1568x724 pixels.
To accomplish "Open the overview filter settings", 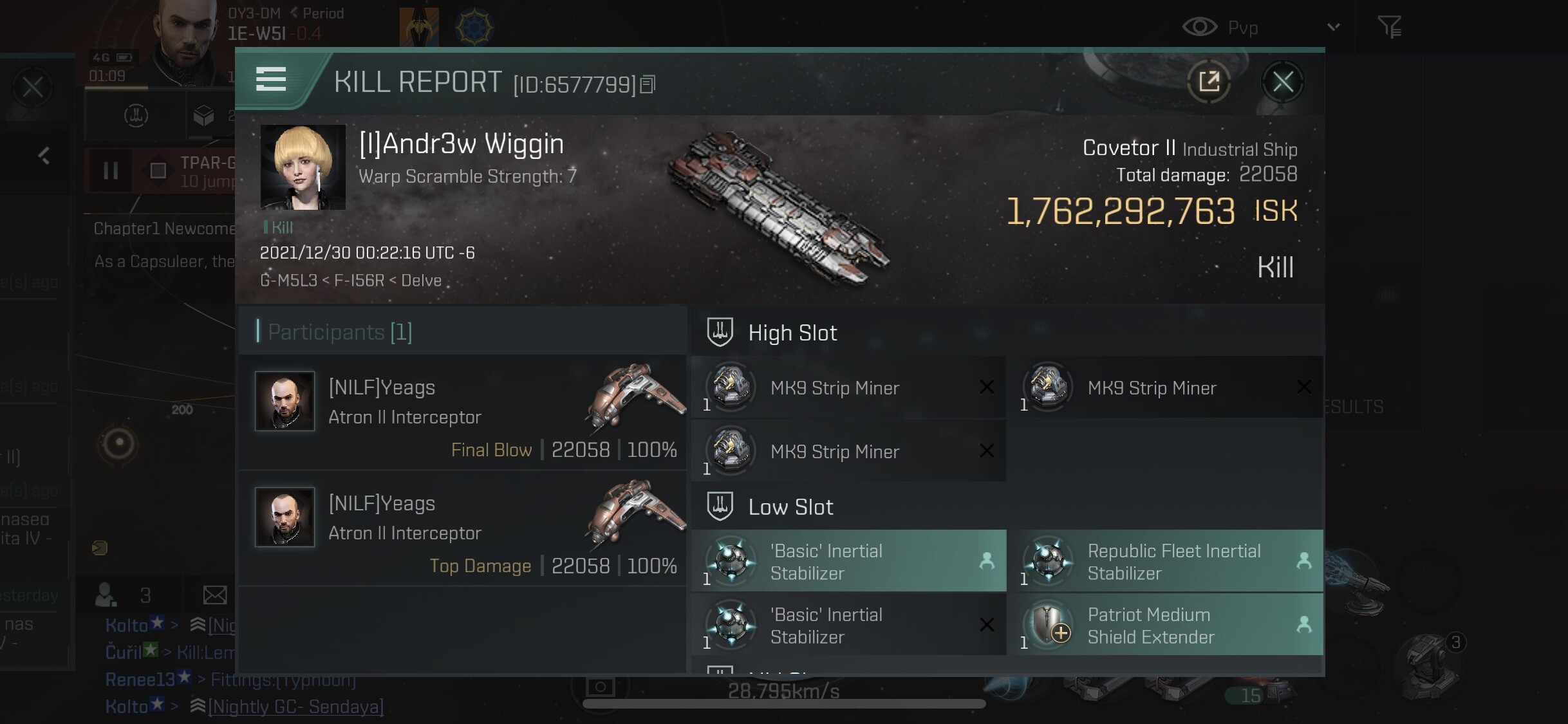I will pos(1389,27).
